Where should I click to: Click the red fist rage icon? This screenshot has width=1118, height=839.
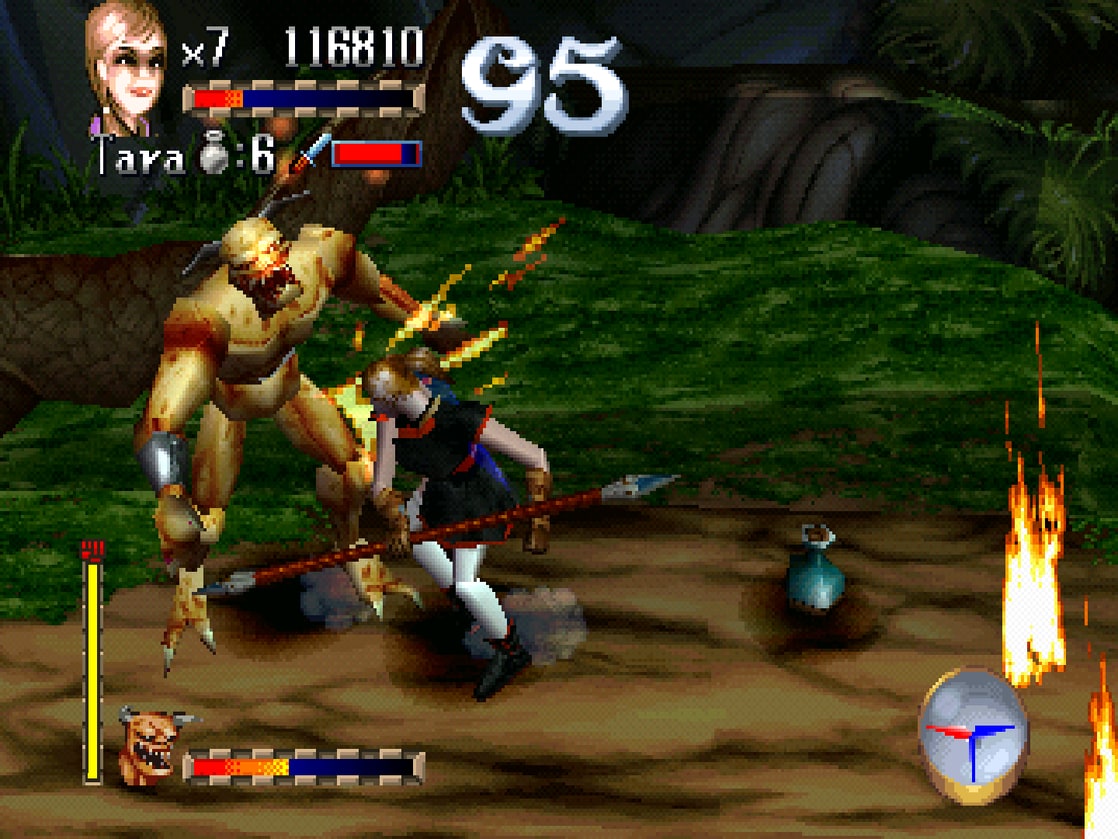[92, 549]
